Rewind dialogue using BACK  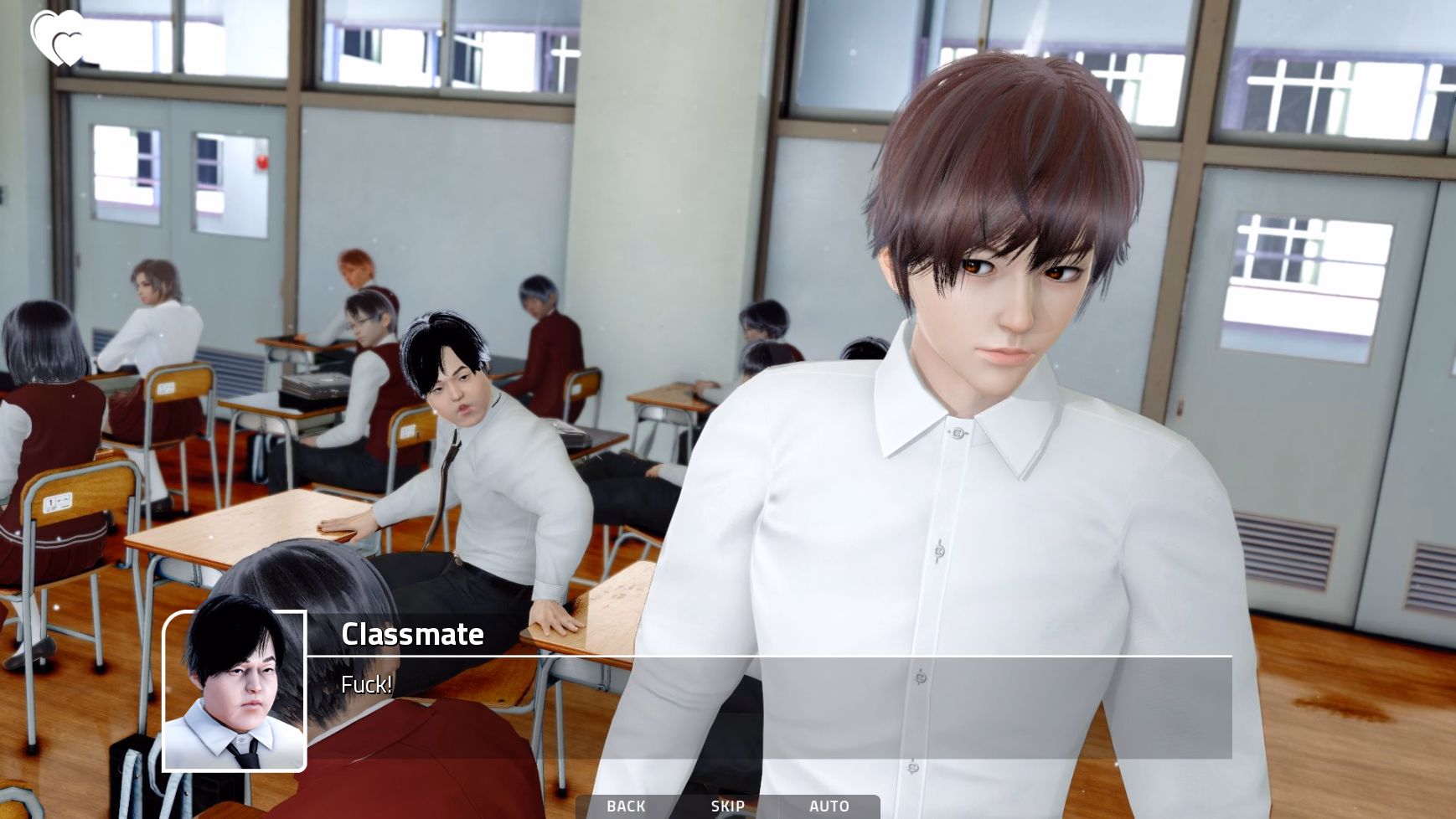625,806
